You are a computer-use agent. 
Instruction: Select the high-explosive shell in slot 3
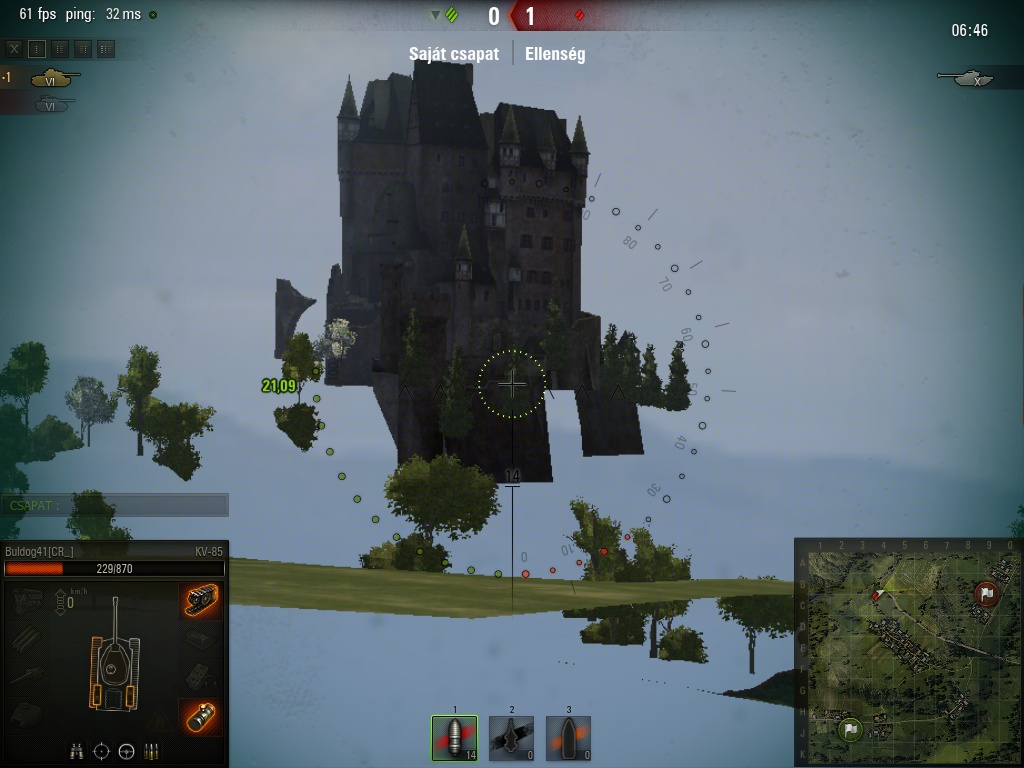[x=568, y=739]
